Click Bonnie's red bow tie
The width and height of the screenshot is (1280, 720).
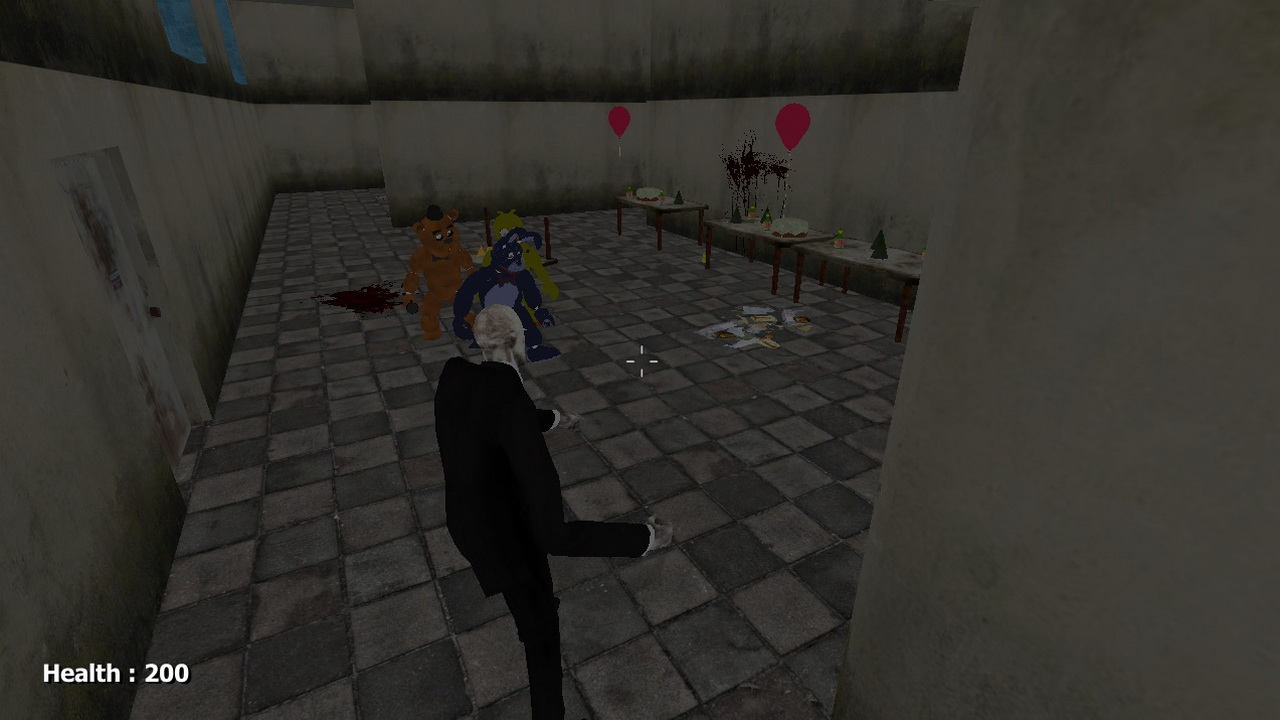508,277
